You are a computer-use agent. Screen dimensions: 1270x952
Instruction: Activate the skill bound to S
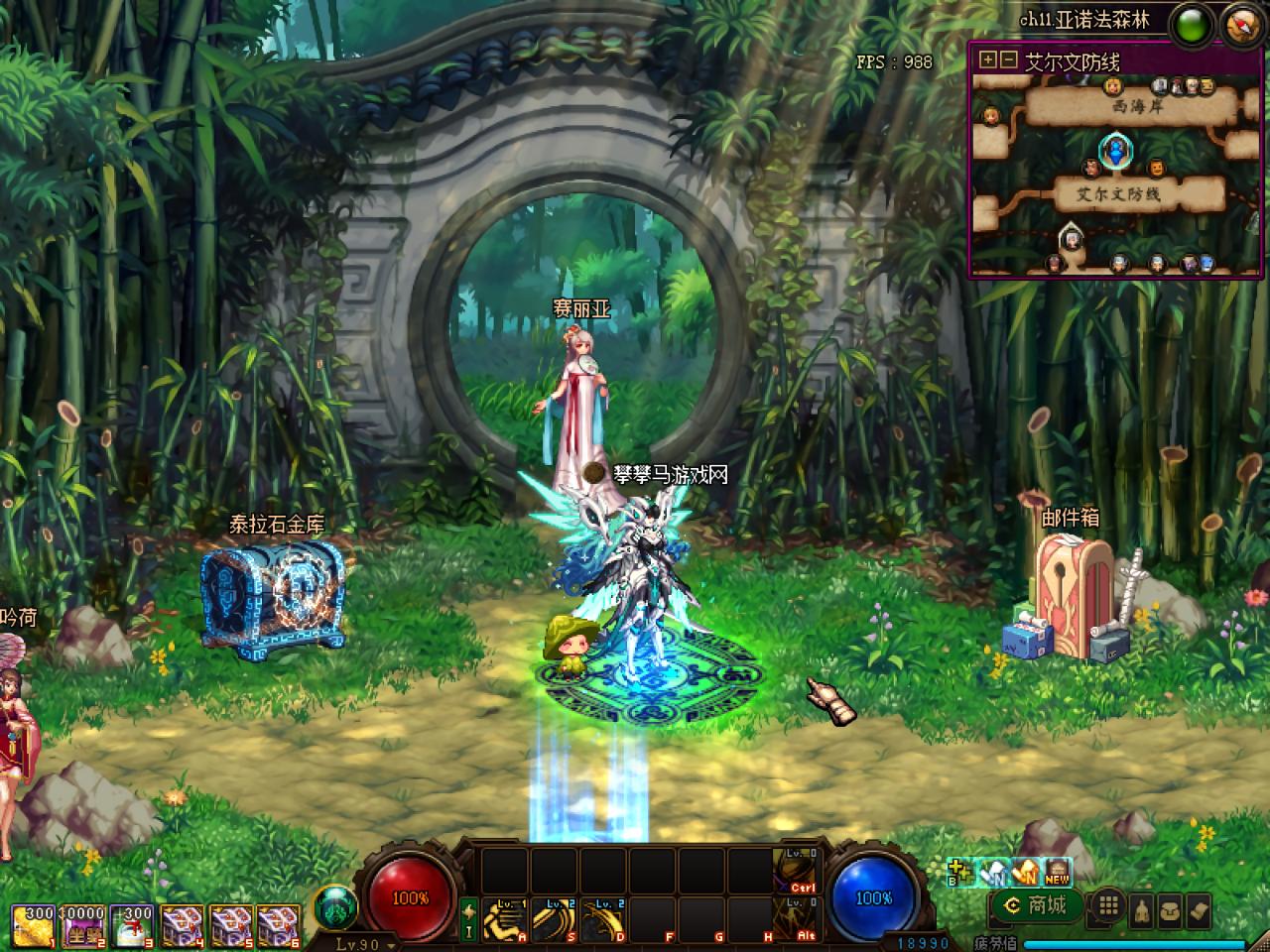tap(554, 920)
